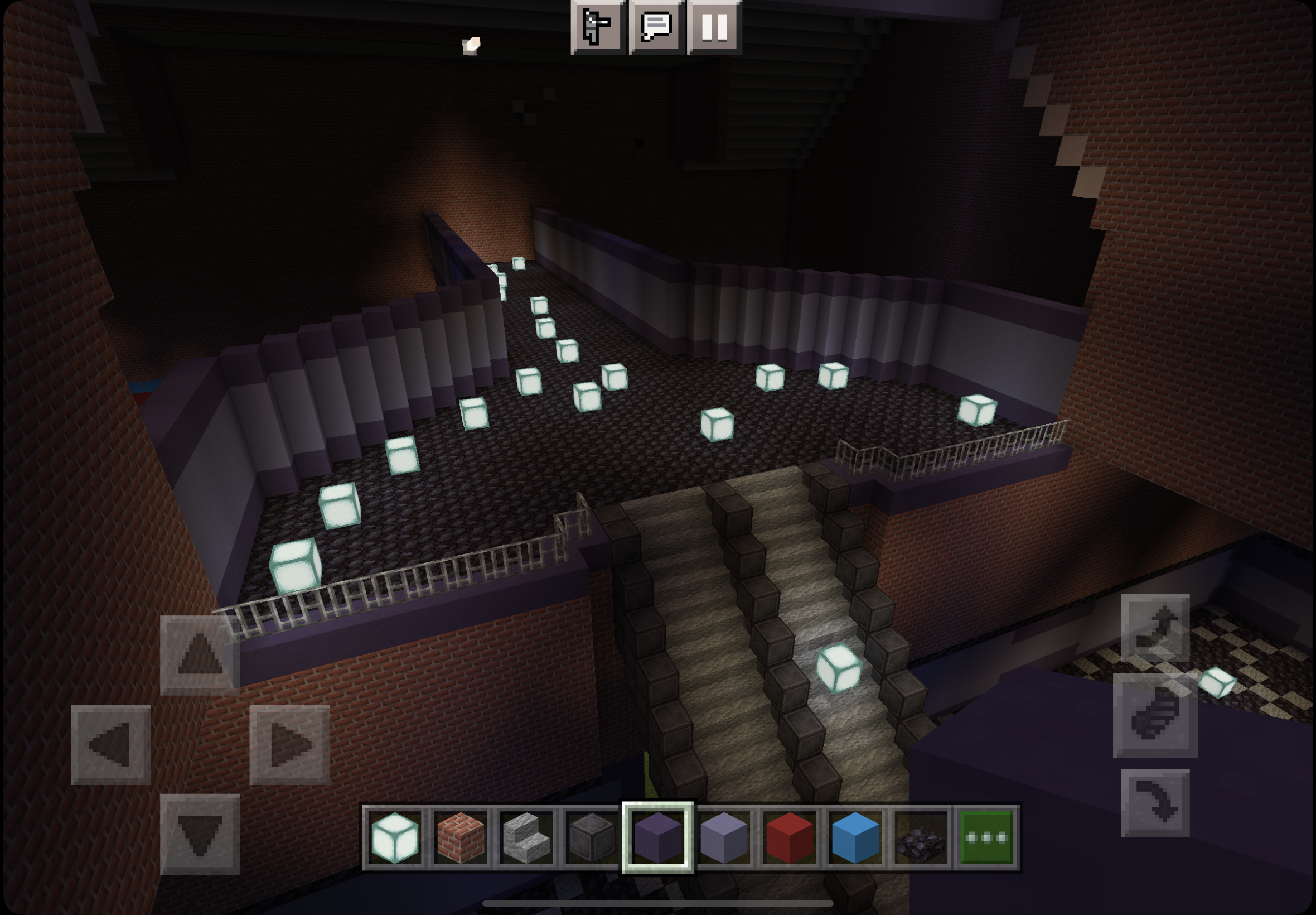This screenshot has width=1316, height=915.
Task: Pick the dark gray framed block slot
Action: (x=592, y=837)
